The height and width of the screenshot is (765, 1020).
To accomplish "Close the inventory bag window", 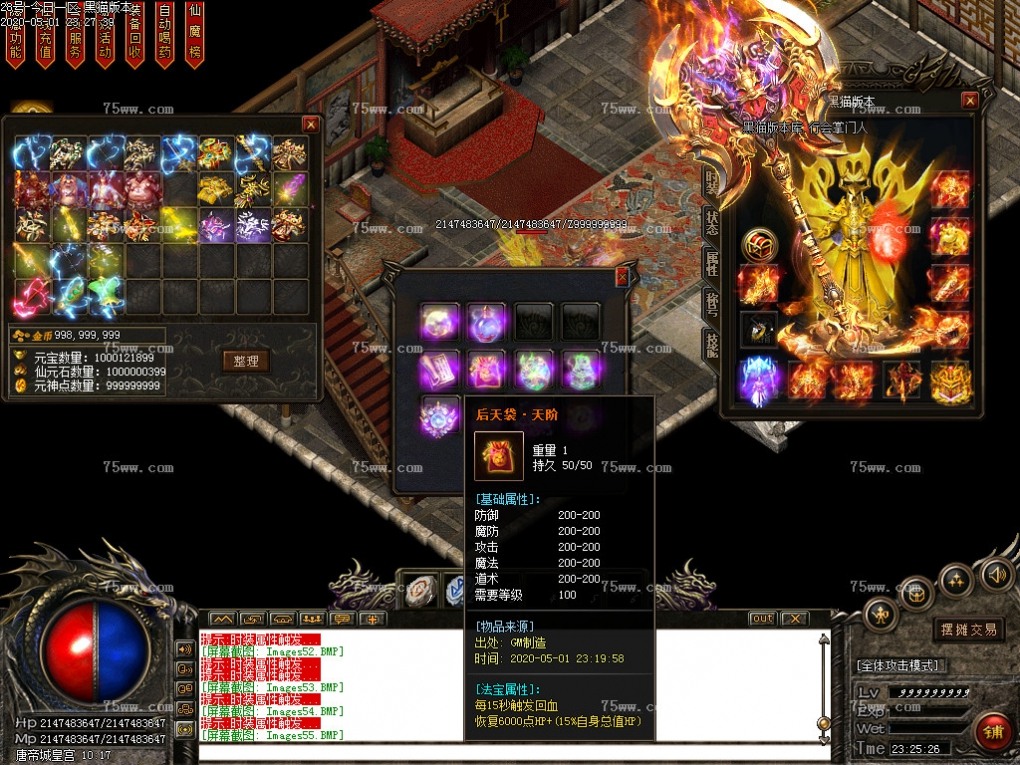I will pyautogui.click(x=310, y=124).
